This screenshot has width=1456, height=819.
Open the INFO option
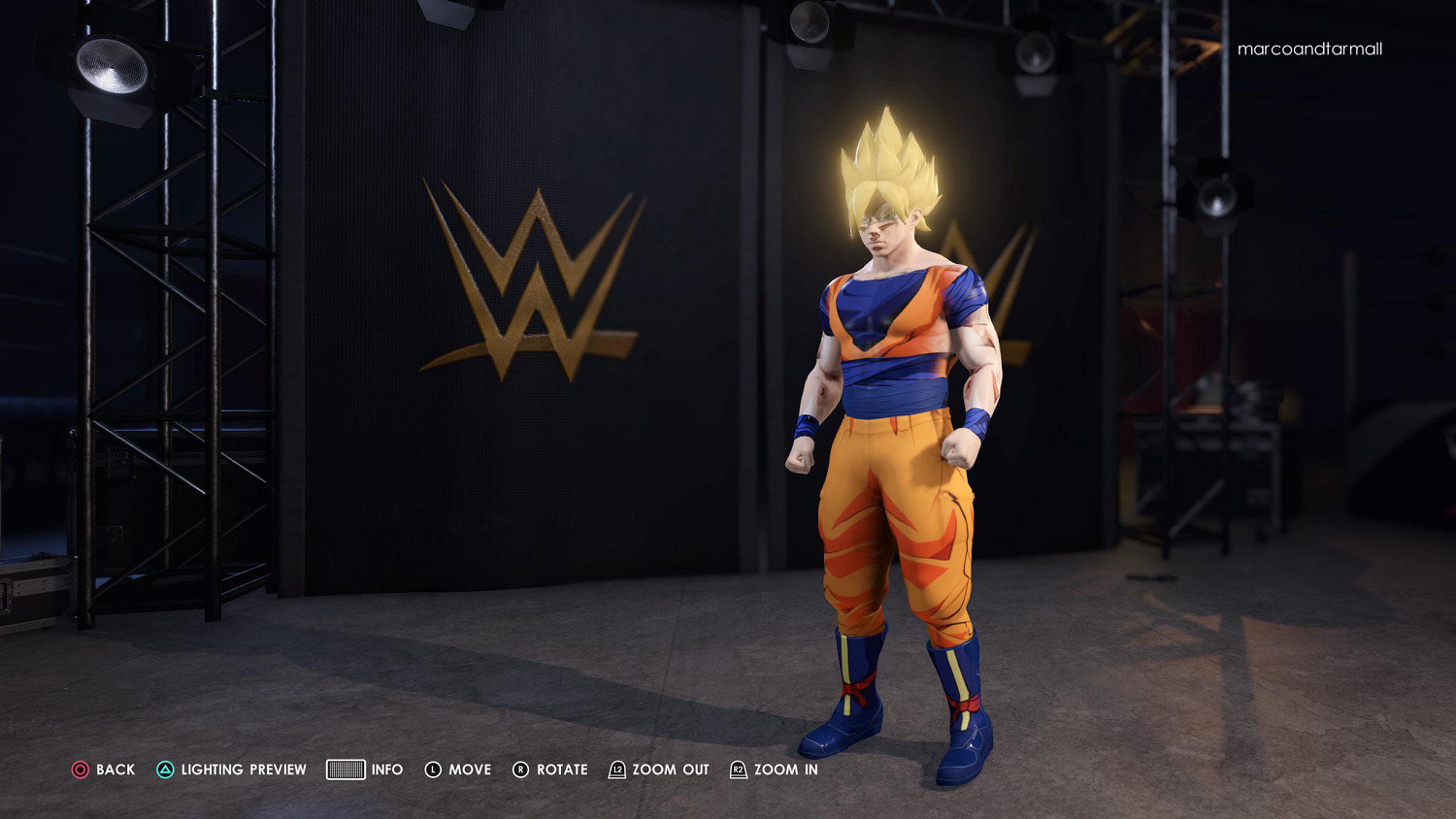(x=387, y=770)
